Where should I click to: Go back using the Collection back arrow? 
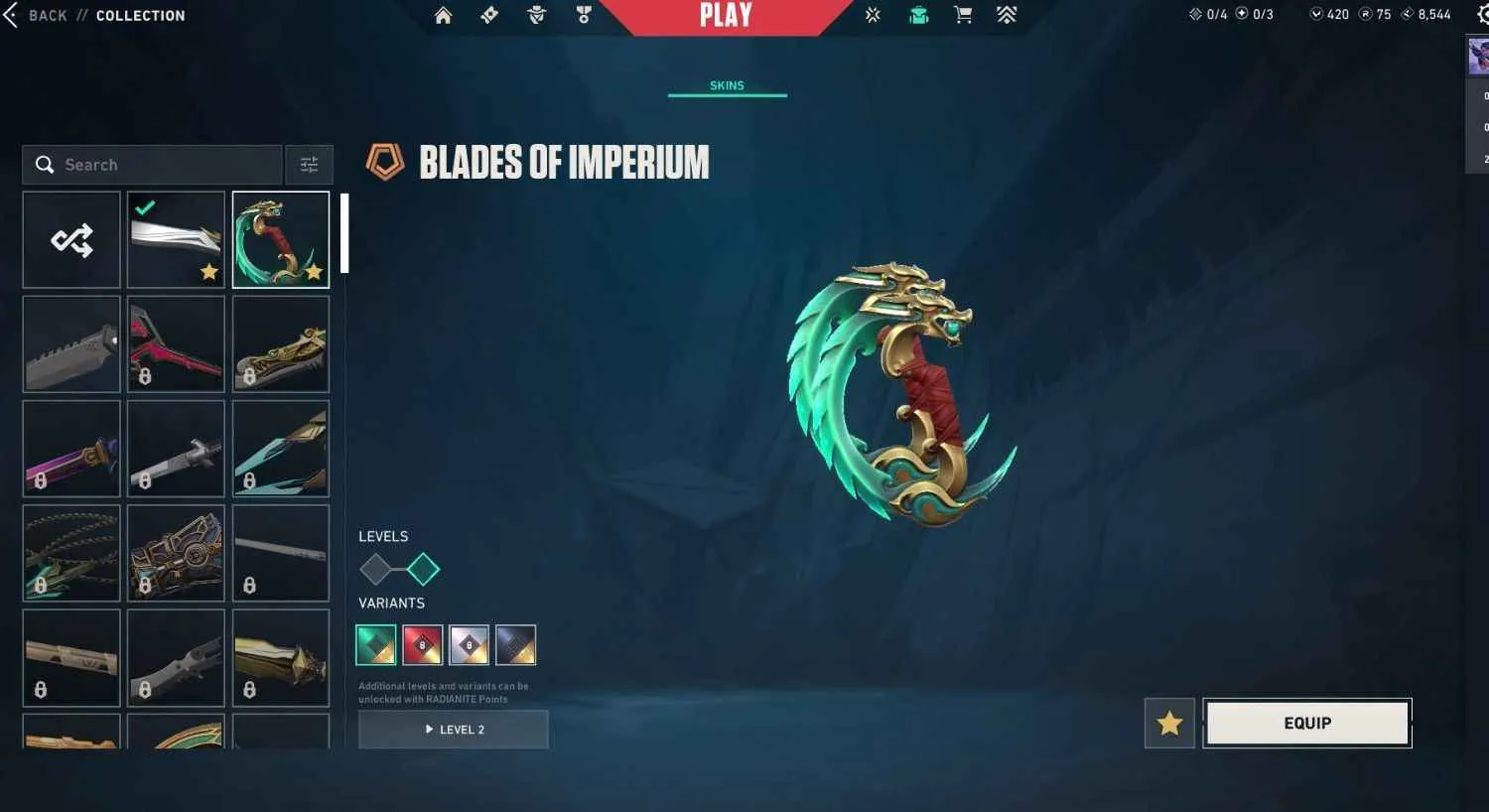click(12, 15)
